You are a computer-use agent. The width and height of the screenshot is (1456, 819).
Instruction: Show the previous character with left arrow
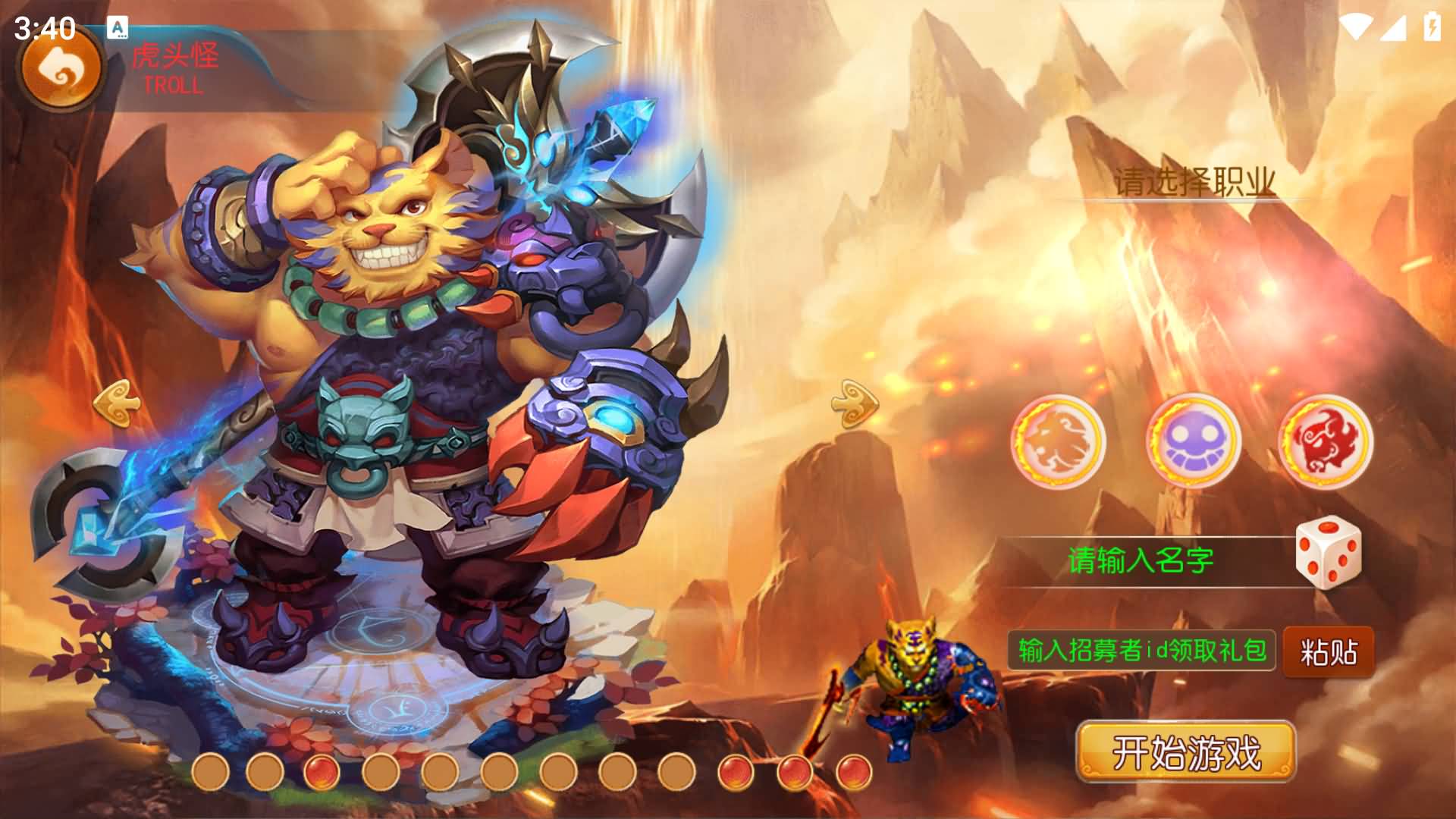[x=117, y=401]
